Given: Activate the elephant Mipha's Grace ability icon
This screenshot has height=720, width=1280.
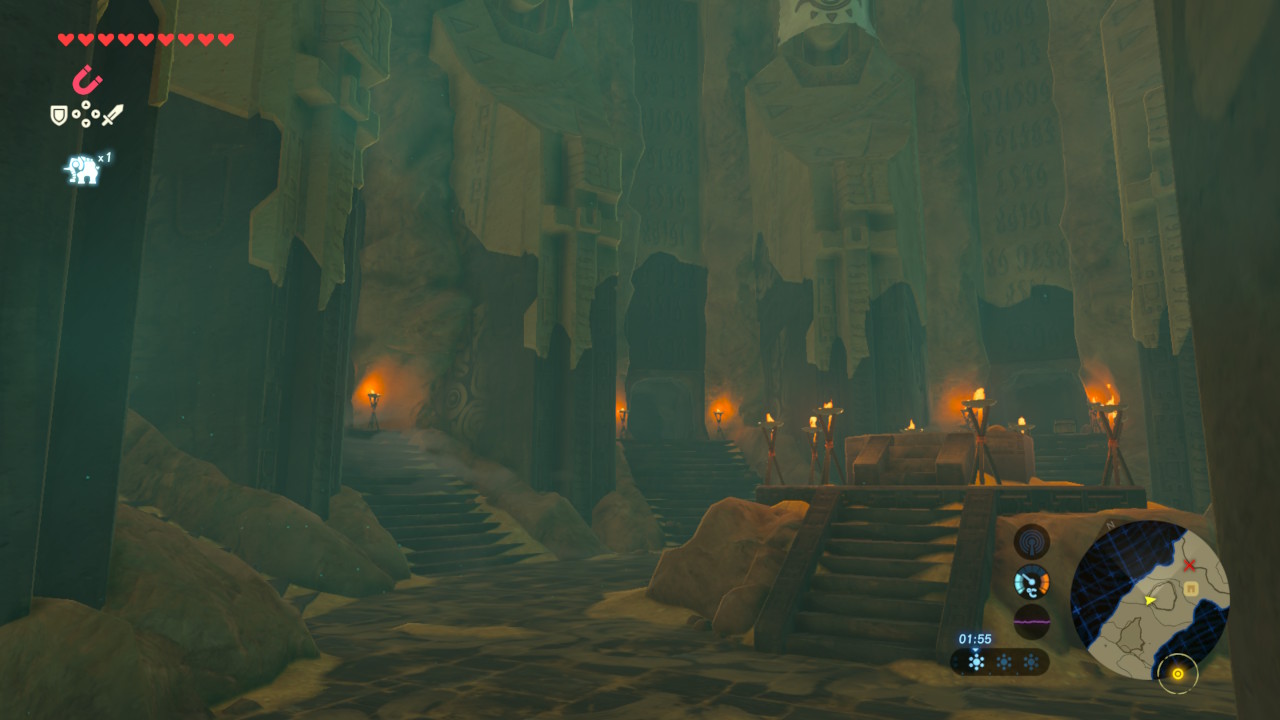Looking at the screenshot, I should click(x=83, y=169).
